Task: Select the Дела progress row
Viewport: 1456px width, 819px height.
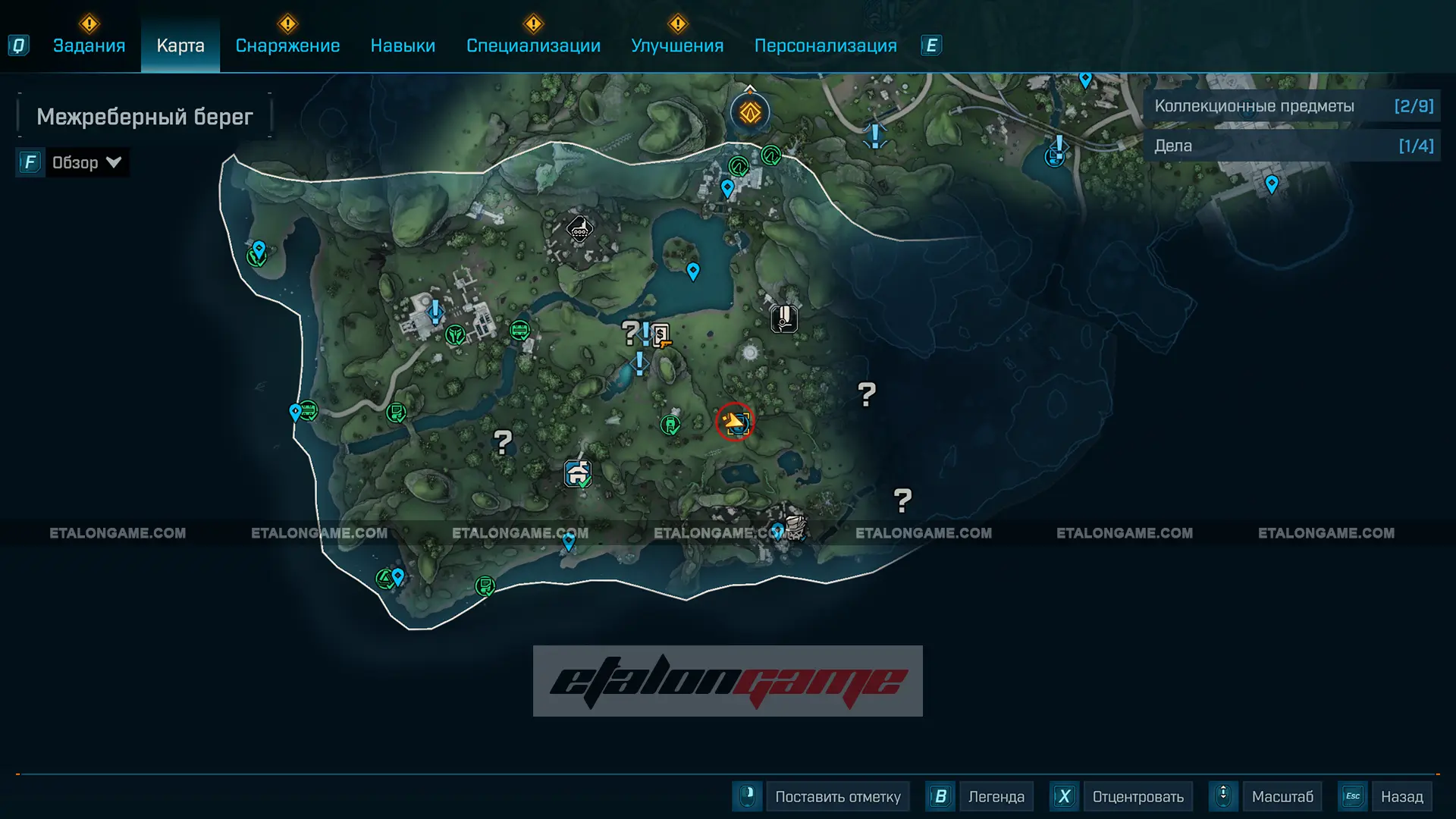Action: (1292, 146)
